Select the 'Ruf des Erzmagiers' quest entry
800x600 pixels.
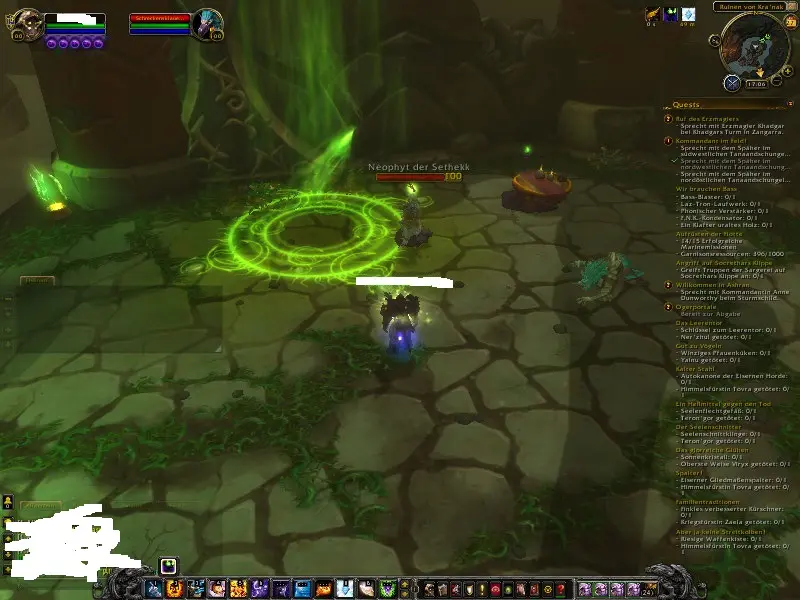click(x=700, y=118)
